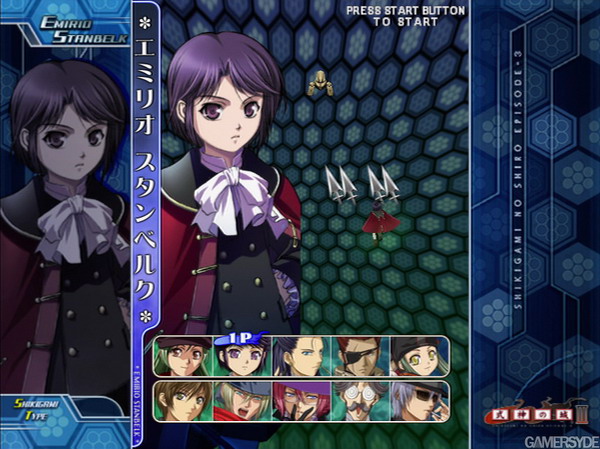Pick the long dark-haired man portrait

(299, 358)
